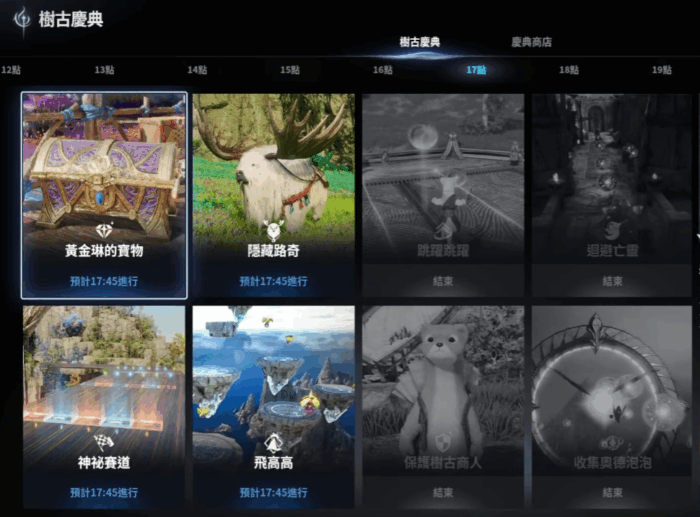Open the ended 收集奧德泡泡 event card
This screenshot has width=700, height=517.
click(x=613, y=406)
